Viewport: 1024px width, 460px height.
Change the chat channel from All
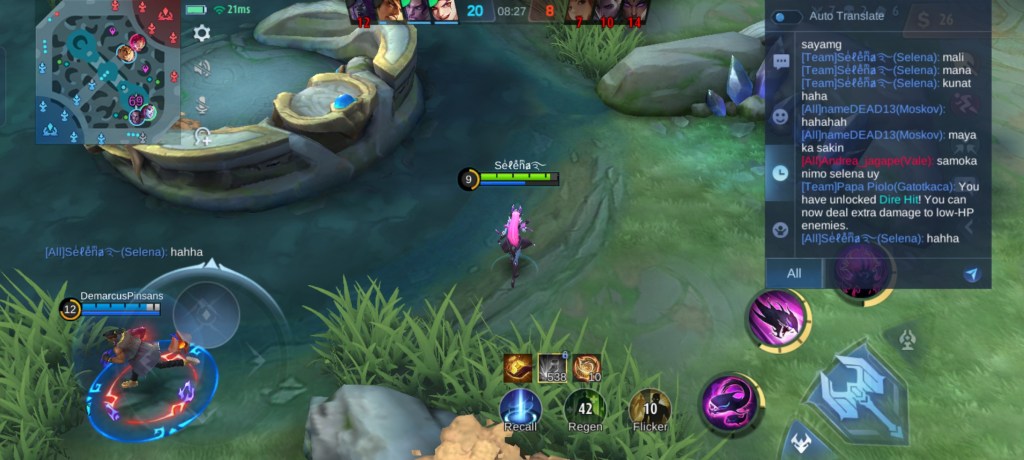[794, 273]
